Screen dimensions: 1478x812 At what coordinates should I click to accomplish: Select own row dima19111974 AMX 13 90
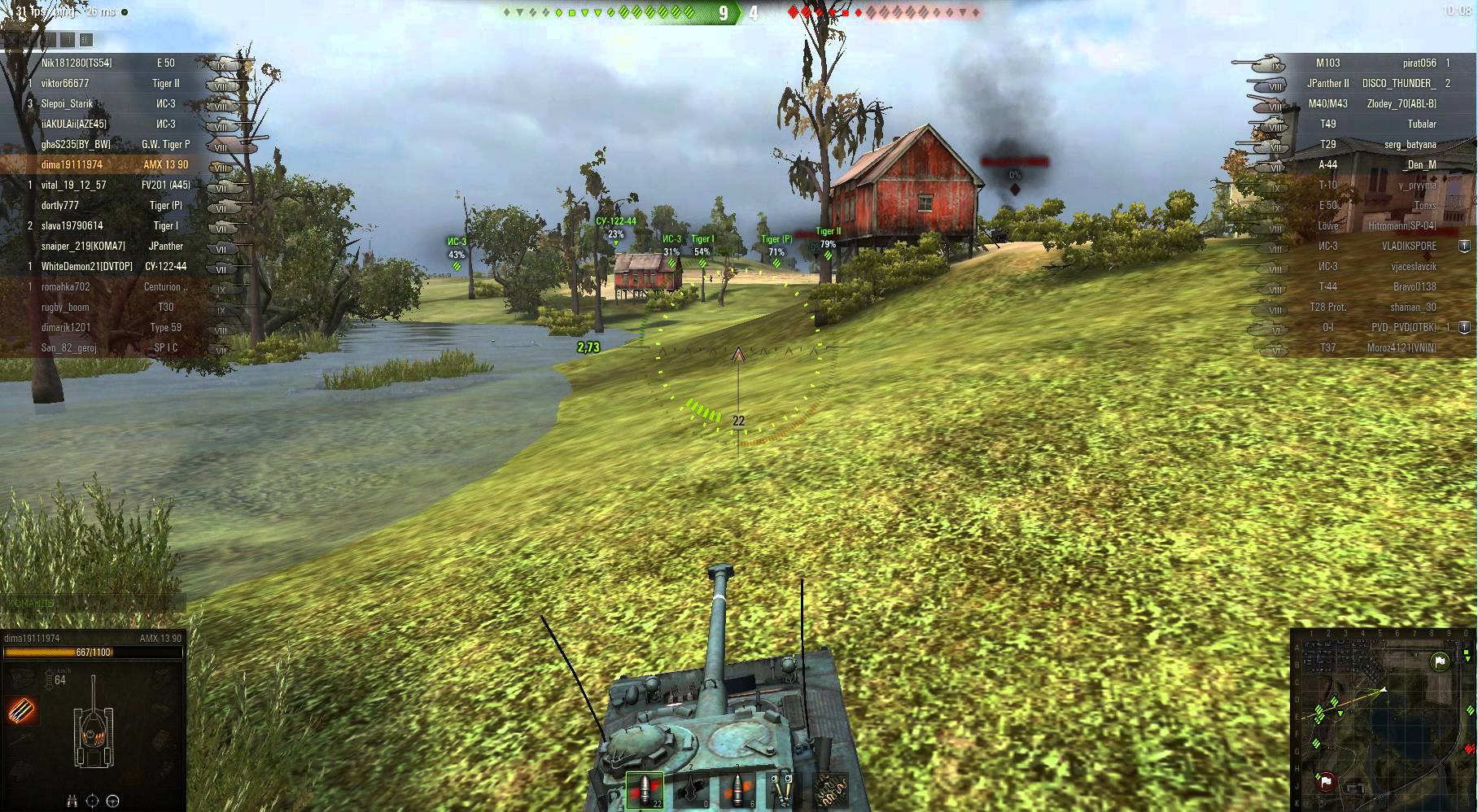tap(114, 164)
